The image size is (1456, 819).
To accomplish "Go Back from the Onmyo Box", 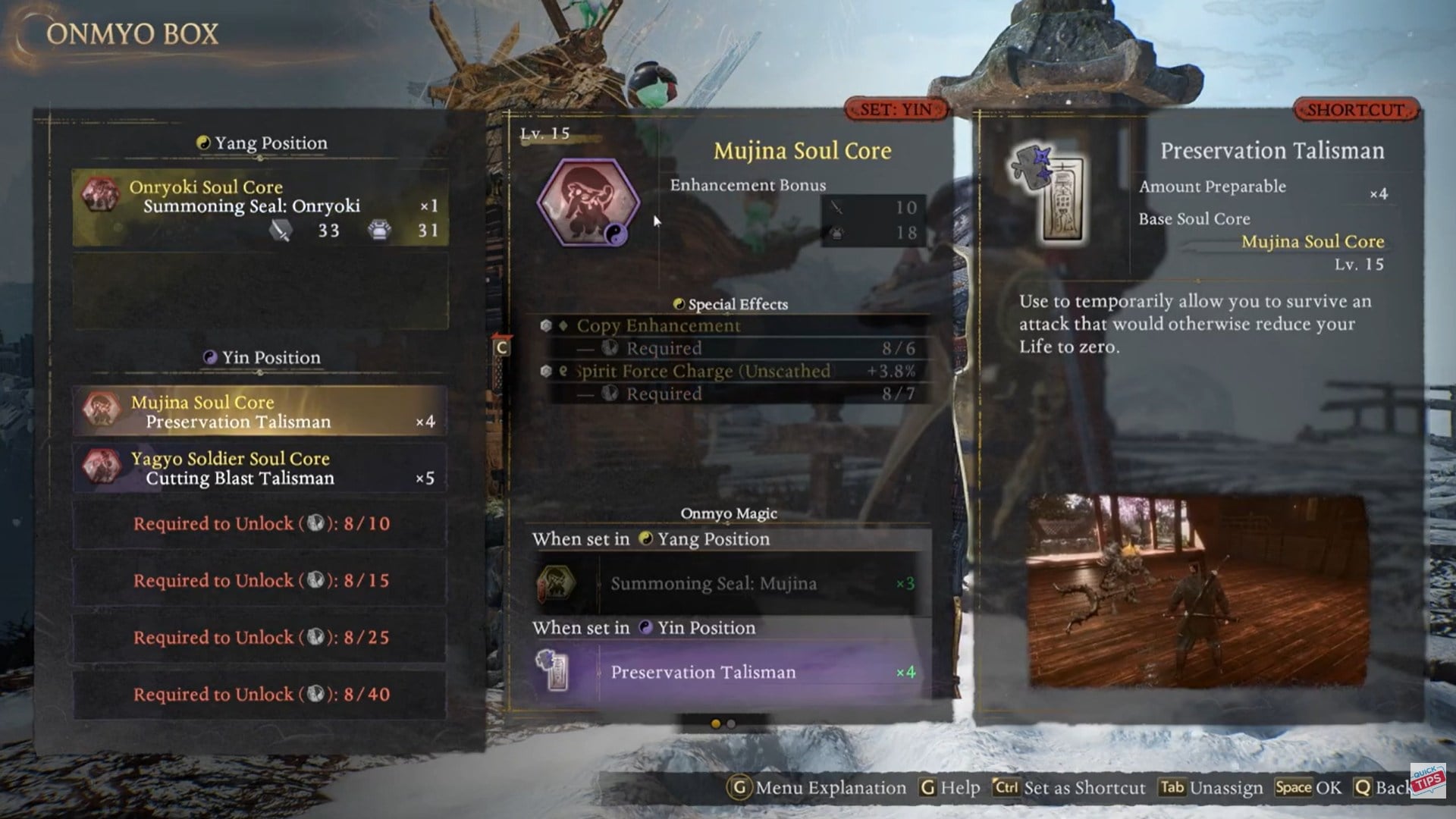I will click(x=1382, y=788).
